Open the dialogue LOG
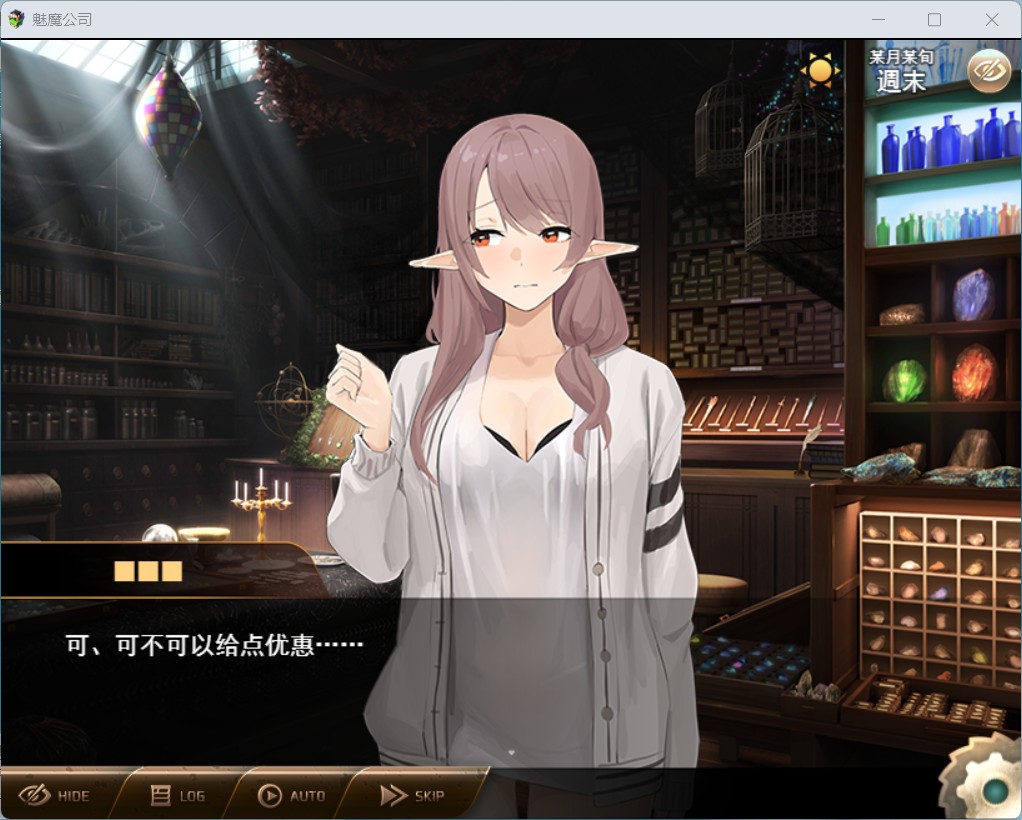Viewport: 1022px width, 820px height. 178,795
